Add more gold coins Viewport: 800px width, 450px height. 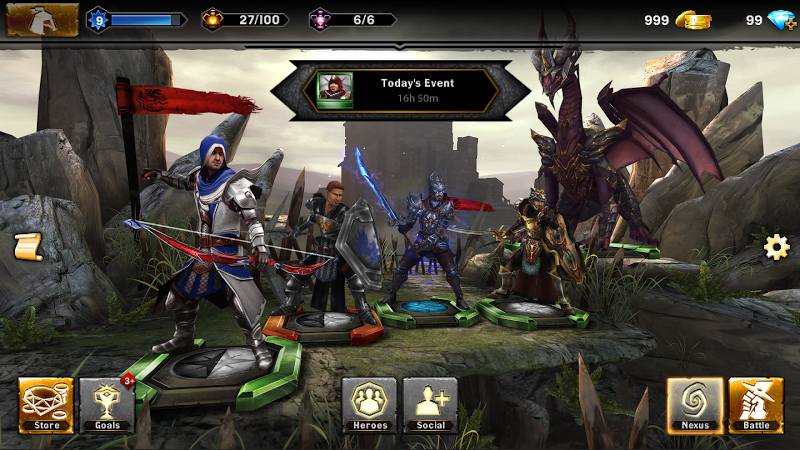[x=692, y=20]
